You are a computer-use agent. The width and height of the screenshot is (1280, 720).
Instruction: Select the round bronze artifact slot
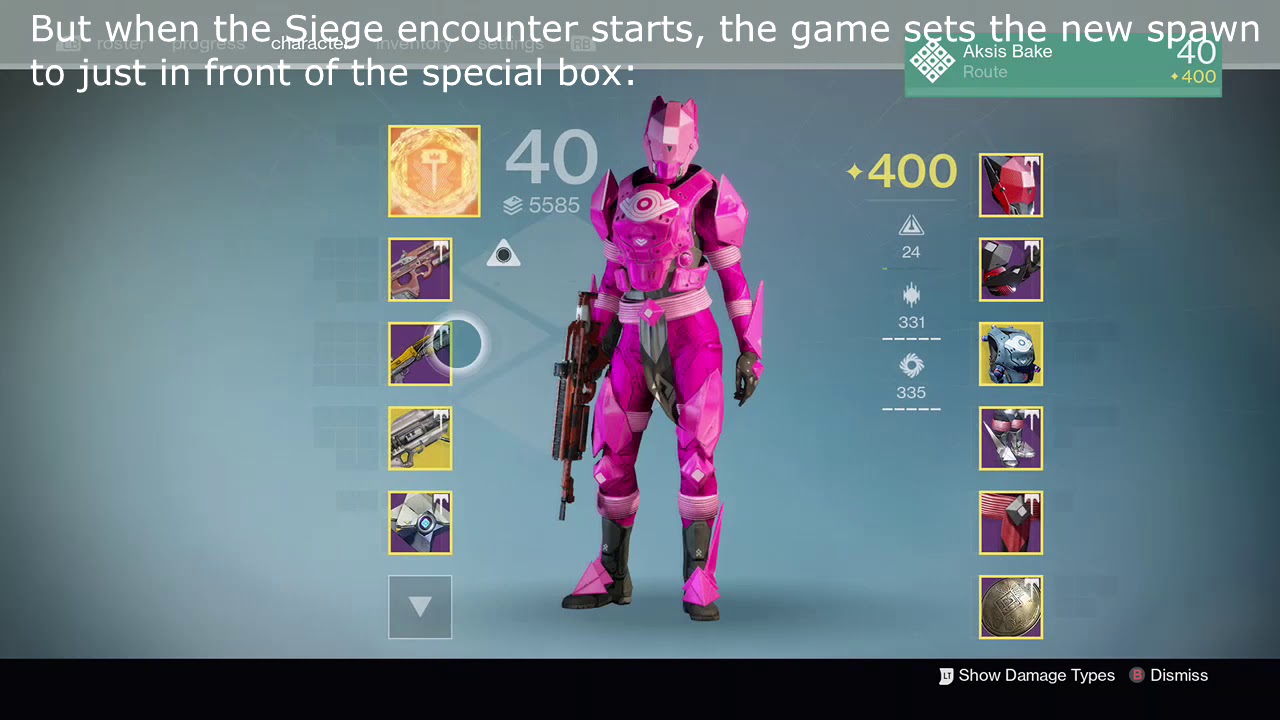click(1010, 607)
